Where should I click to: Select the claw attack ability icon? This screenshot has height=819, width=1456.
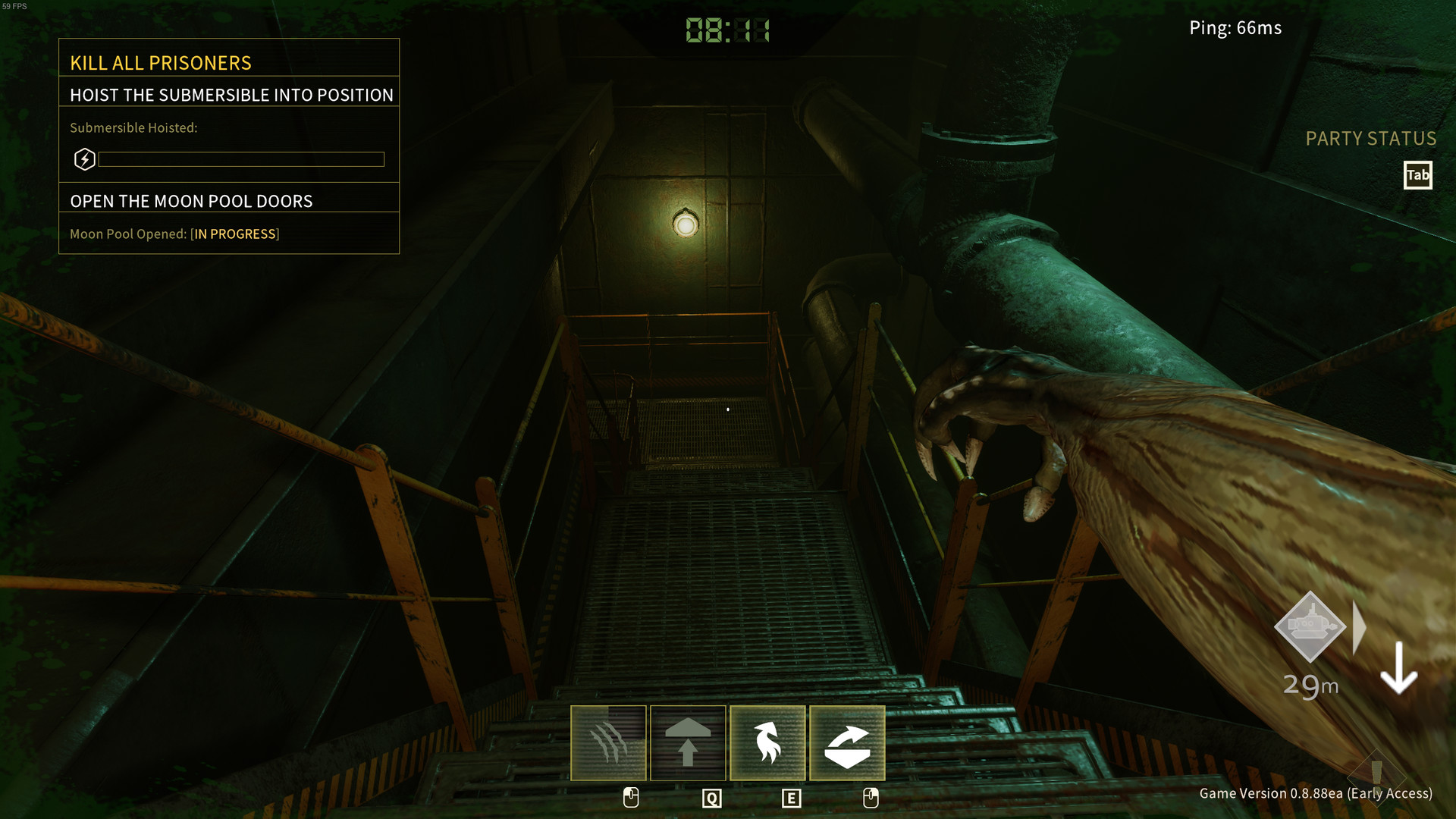pos(608,743)
